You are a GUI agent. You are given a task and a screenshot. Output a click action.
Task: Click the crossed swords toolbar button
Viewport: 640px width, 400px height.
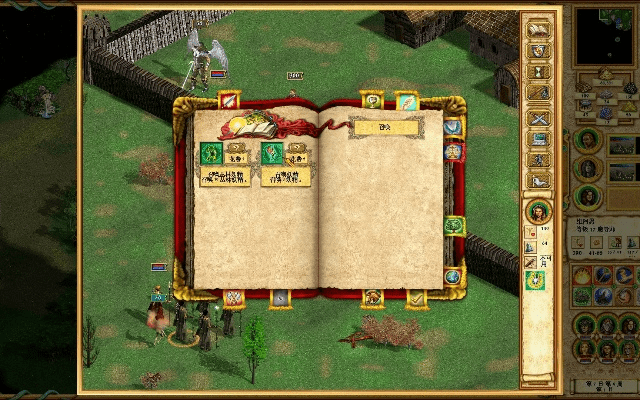(x=539, y=118)
